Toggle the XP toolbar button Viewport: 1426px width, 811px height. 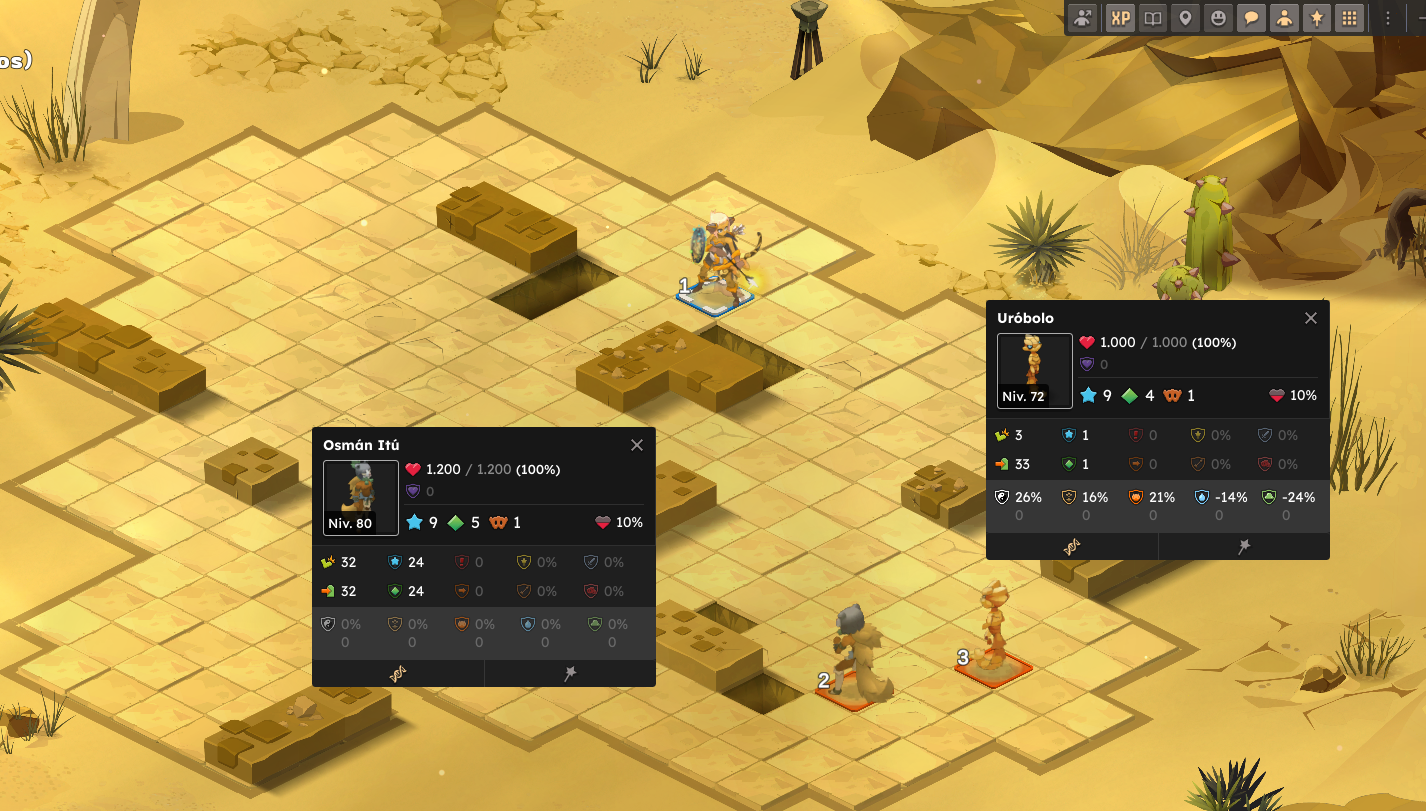(1121, 18)
